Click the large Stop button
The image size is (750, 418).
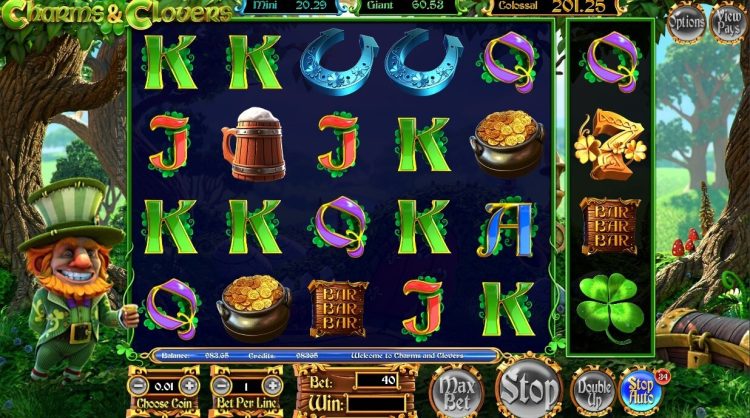click(x=529, y=385)
